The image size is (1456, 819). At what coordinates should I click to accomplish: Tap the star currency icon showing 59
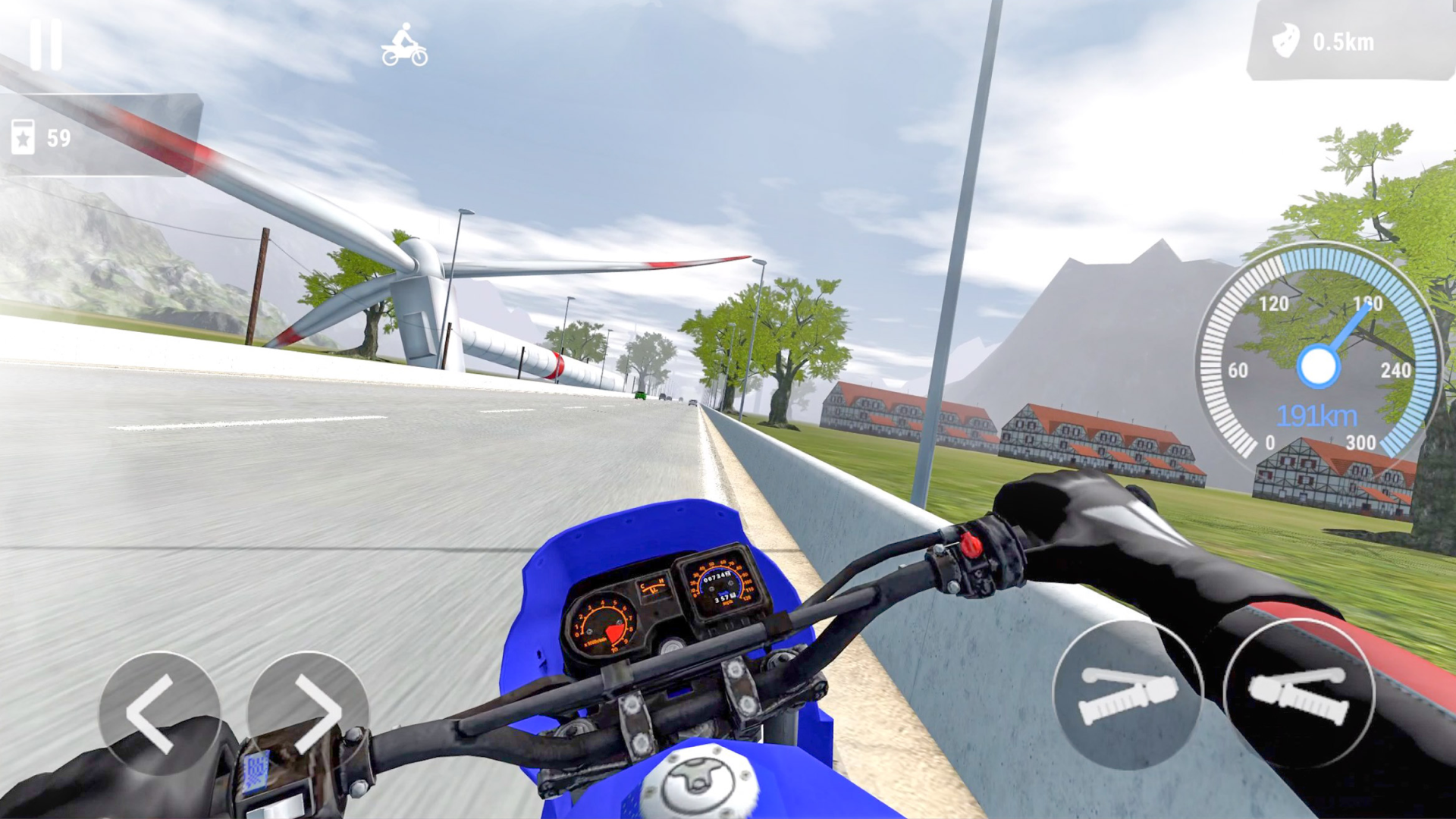click(x=25, y=135)
